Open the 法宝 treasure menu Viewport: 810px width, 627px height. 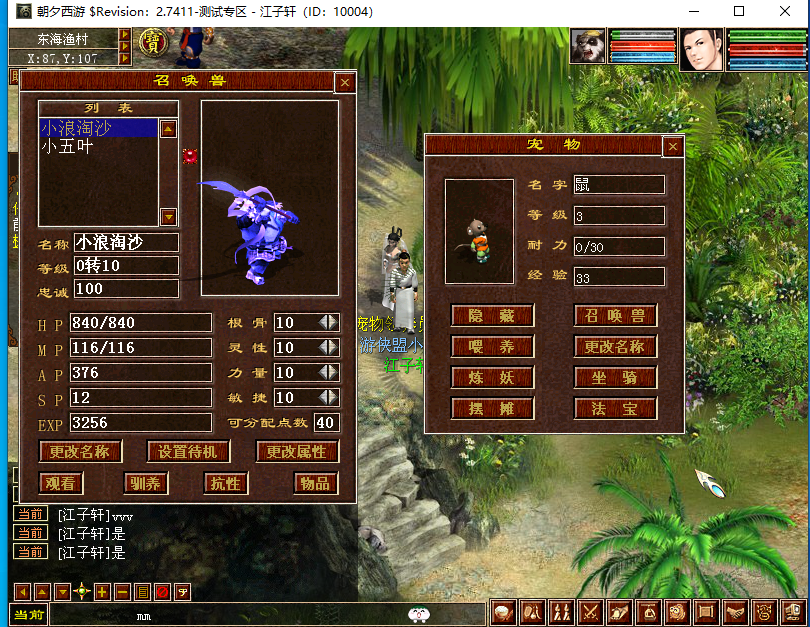(615, 409)
